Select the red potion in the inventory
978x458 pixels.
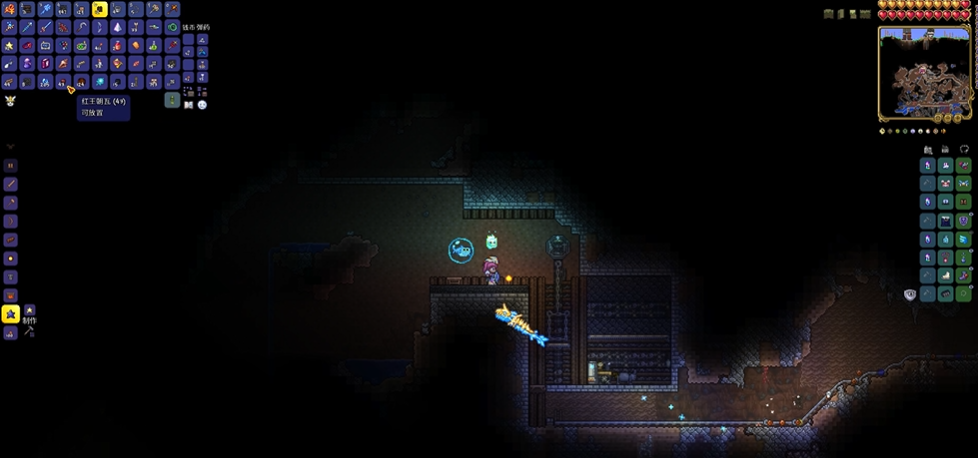[x=117, y=45]
